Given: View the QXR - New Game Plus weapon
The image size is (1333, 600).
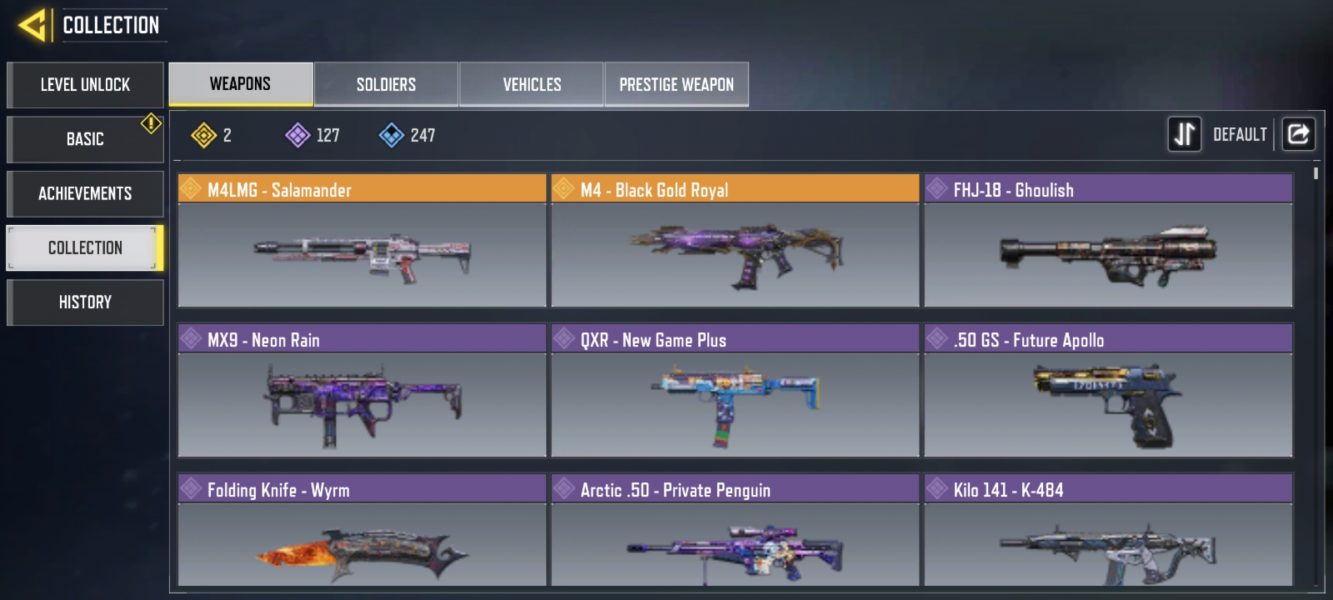Looking at the screenshot, I should coord(735,391).
